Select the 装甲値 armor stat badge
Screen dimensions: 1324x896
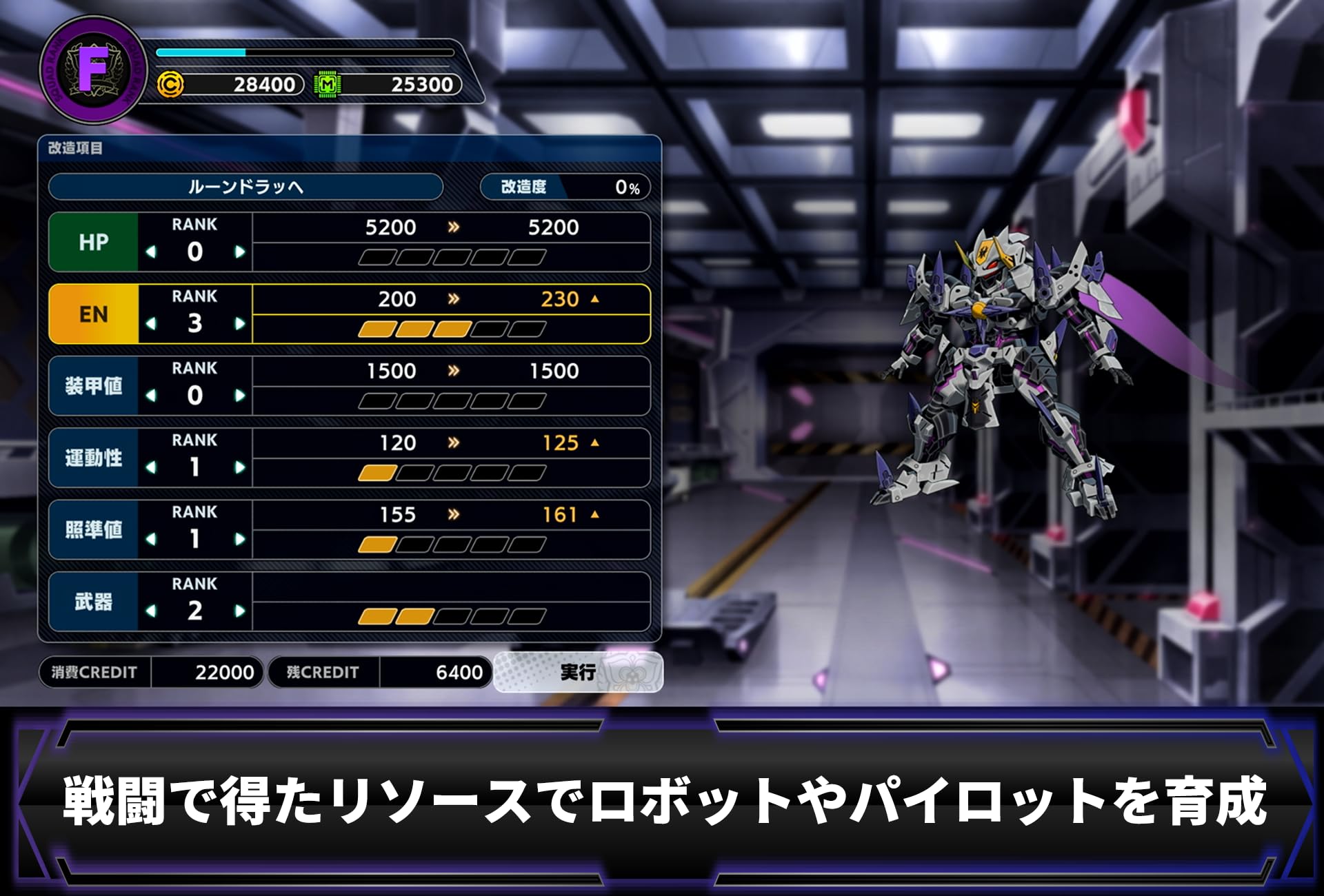[x=94, y=386]
